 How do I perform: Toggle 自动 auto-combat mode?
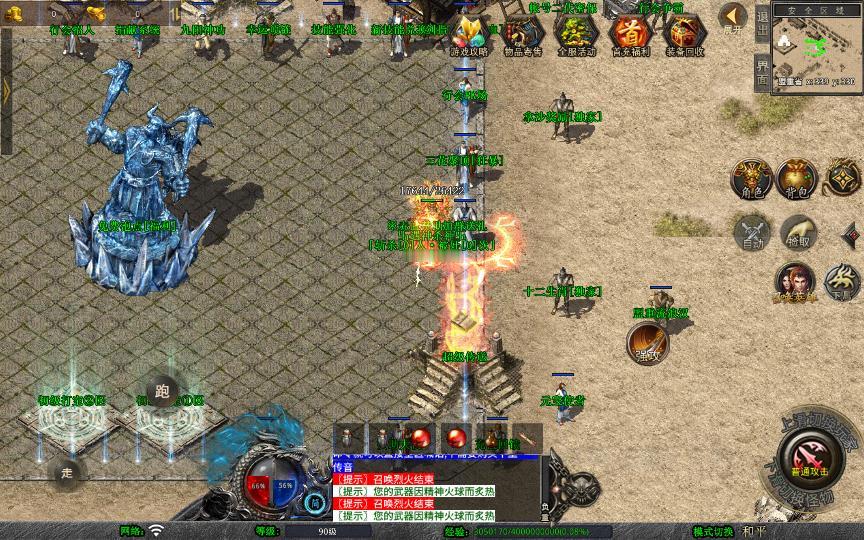pyautogui.click(x=751, y=233)
